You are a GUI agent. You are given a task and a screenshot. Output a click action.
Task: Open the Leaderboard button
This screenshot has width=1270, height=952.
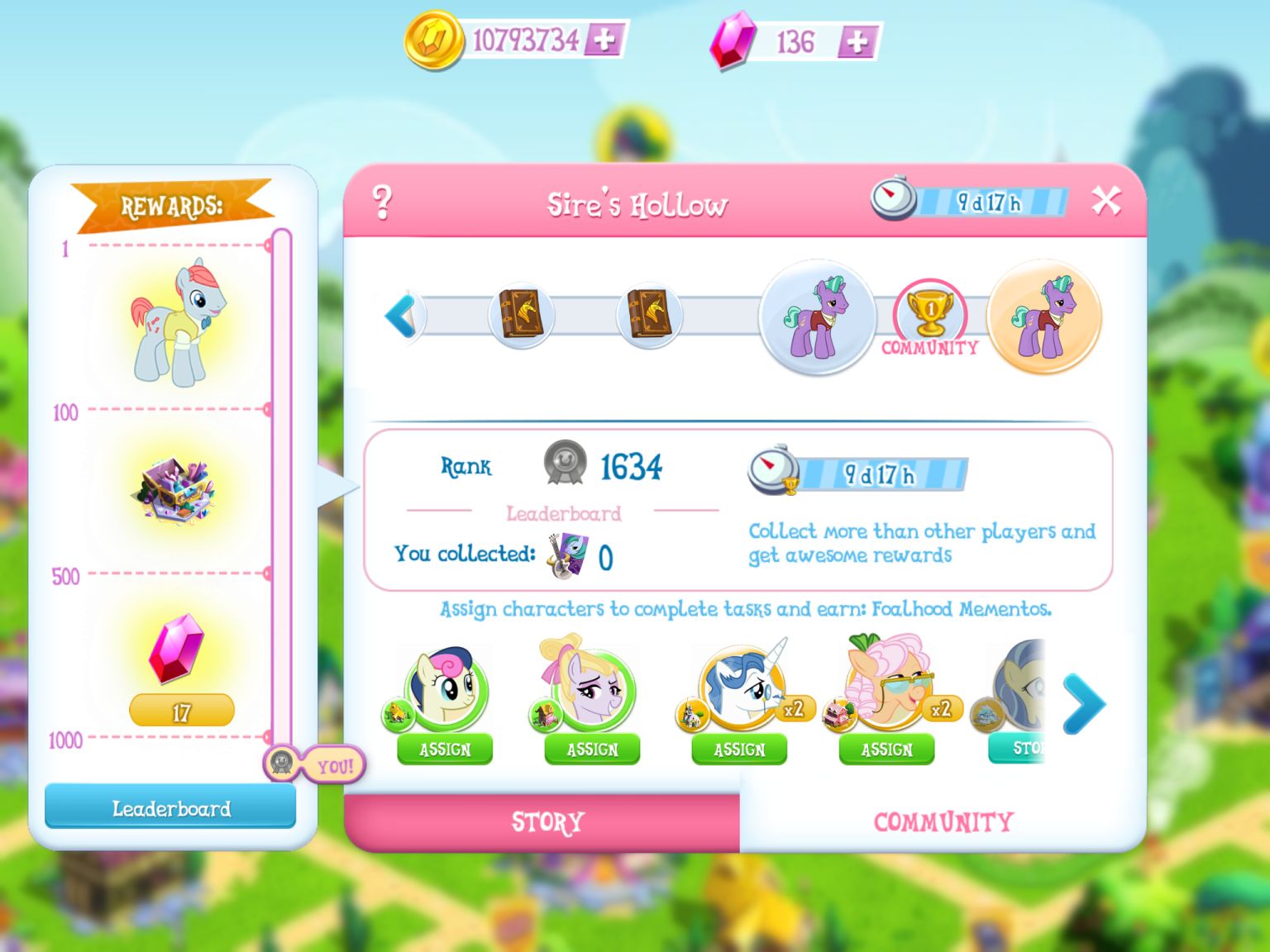pyautogui.click(x=170, y=808)
